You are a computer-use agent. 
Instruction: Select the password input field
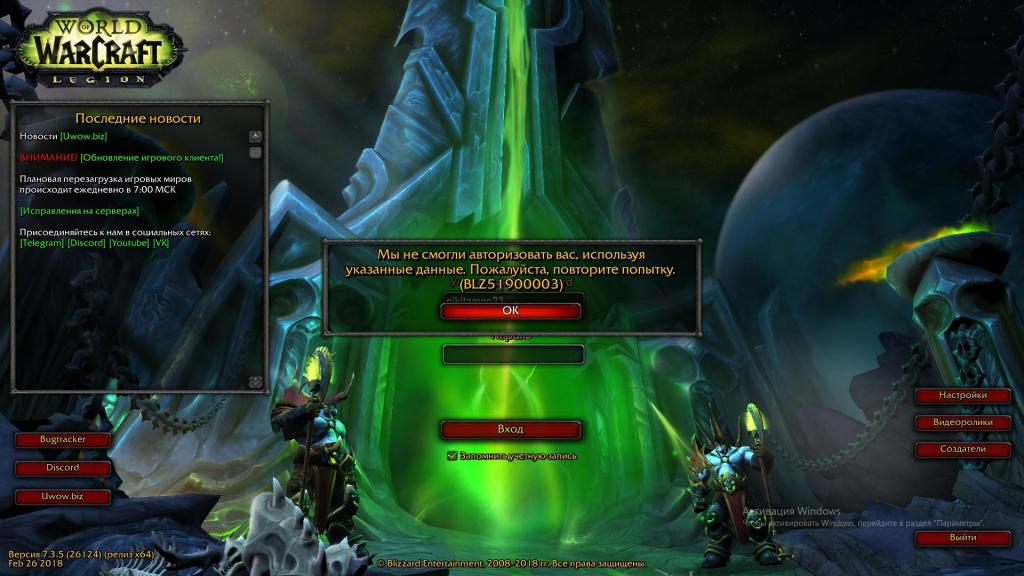point(513,355)
